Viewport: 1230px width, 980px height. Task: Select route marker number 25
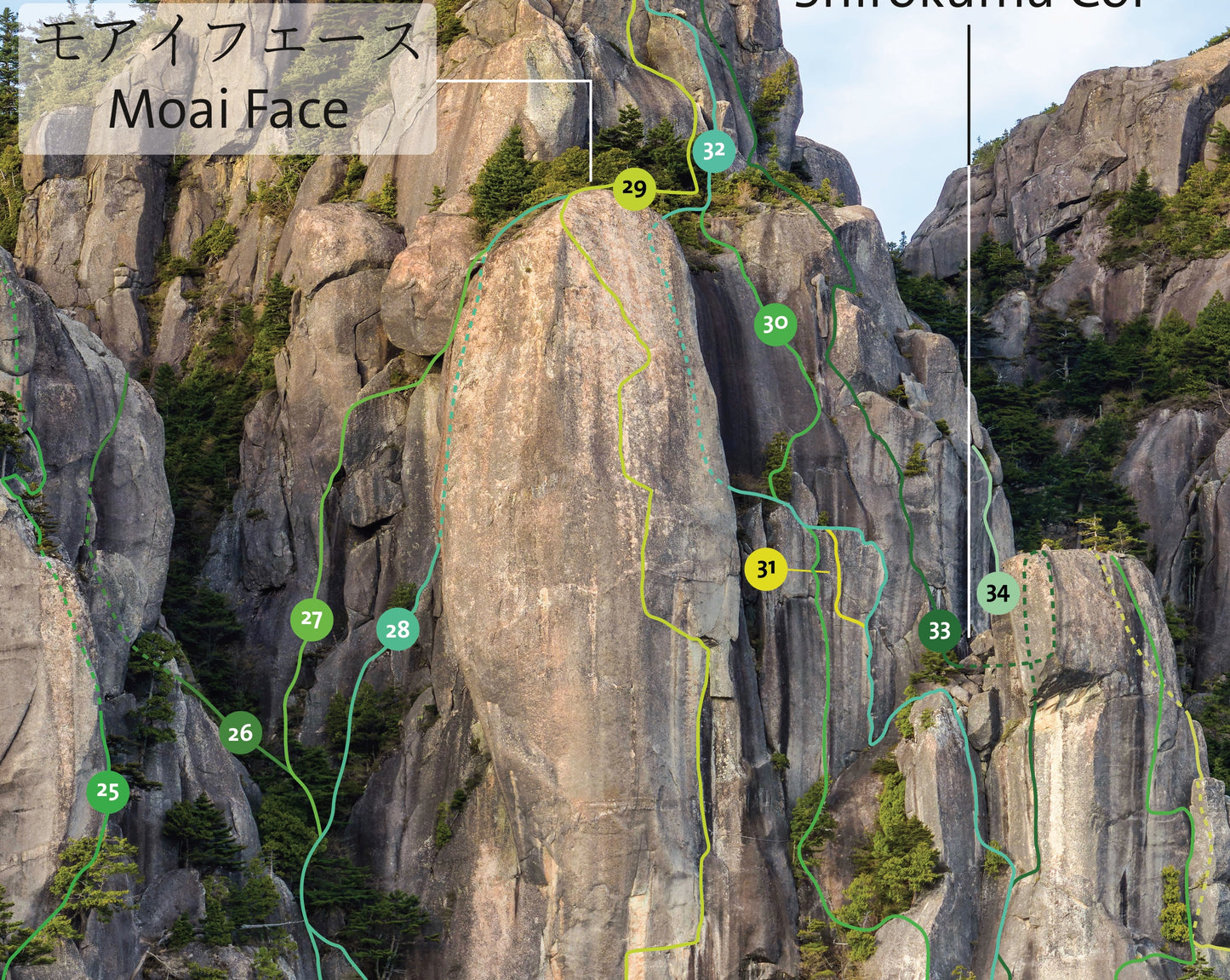point(108,792)
